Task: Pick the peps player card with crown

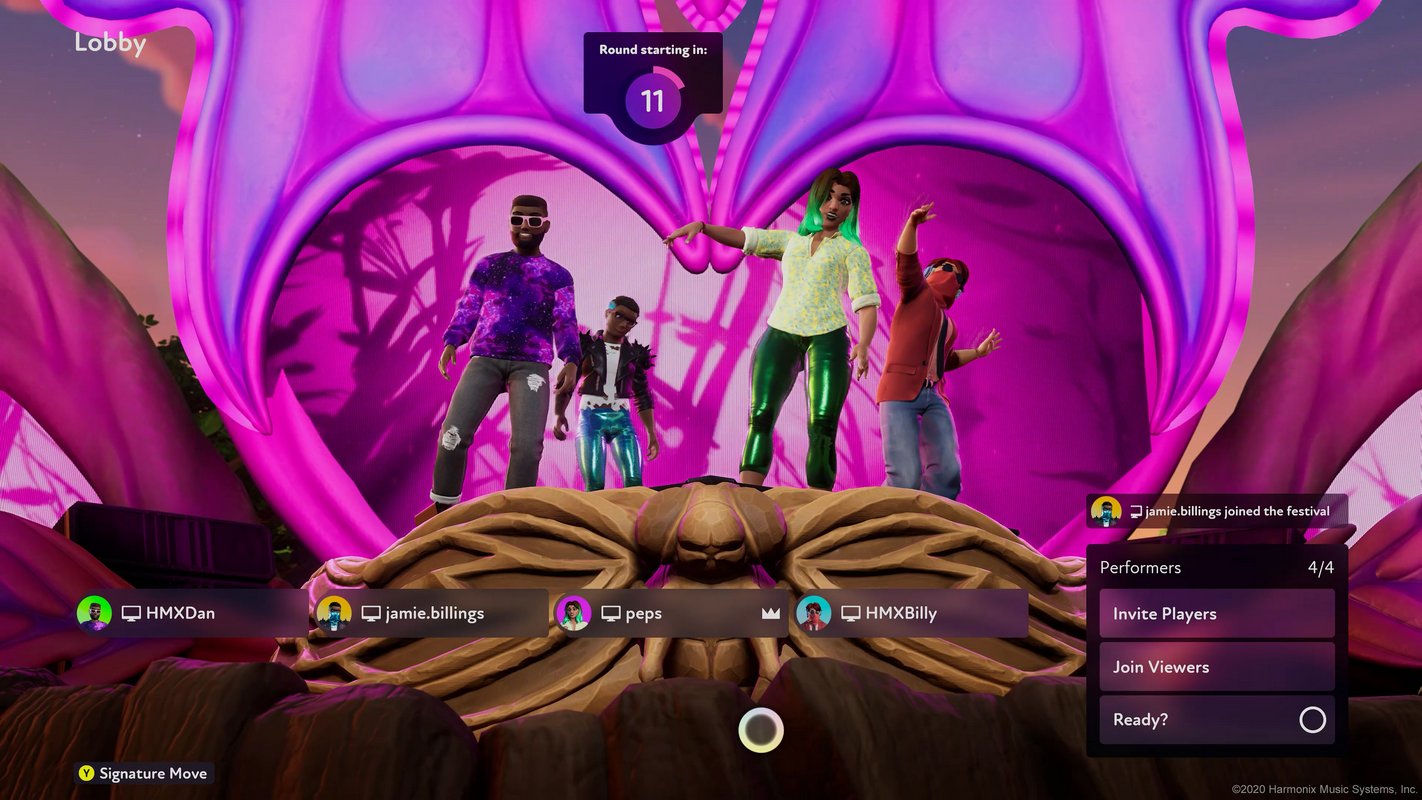Action: point(670,613)
